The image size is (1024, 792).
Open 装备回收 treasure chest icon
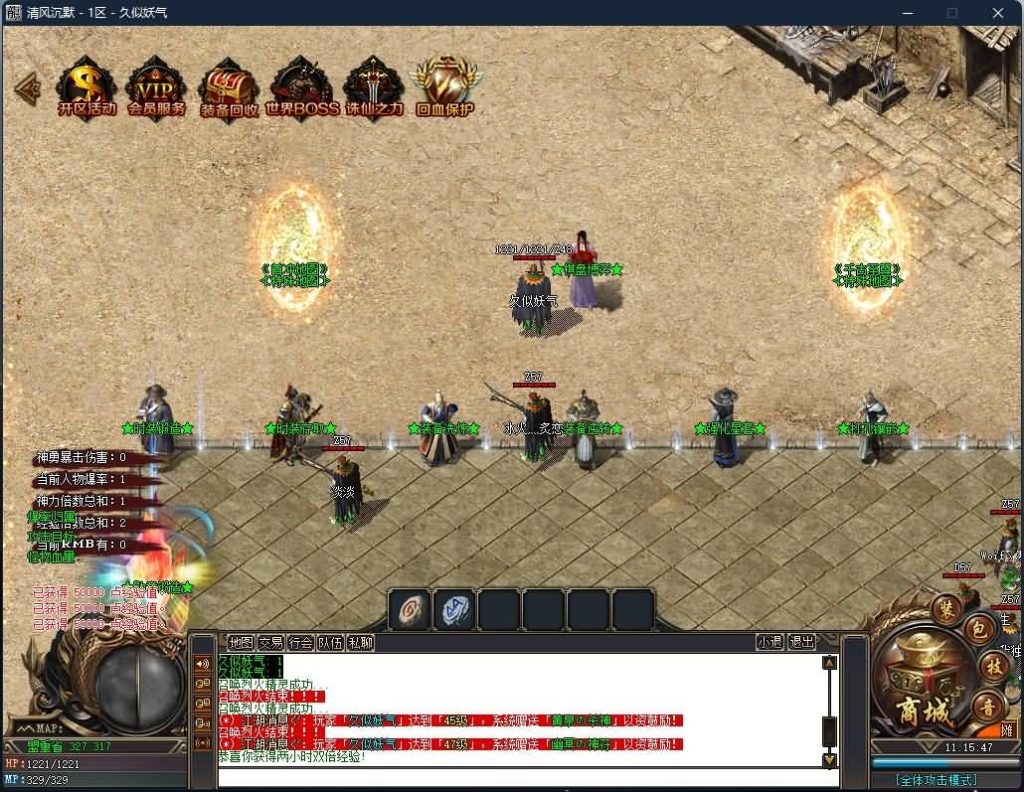point(229,86)
